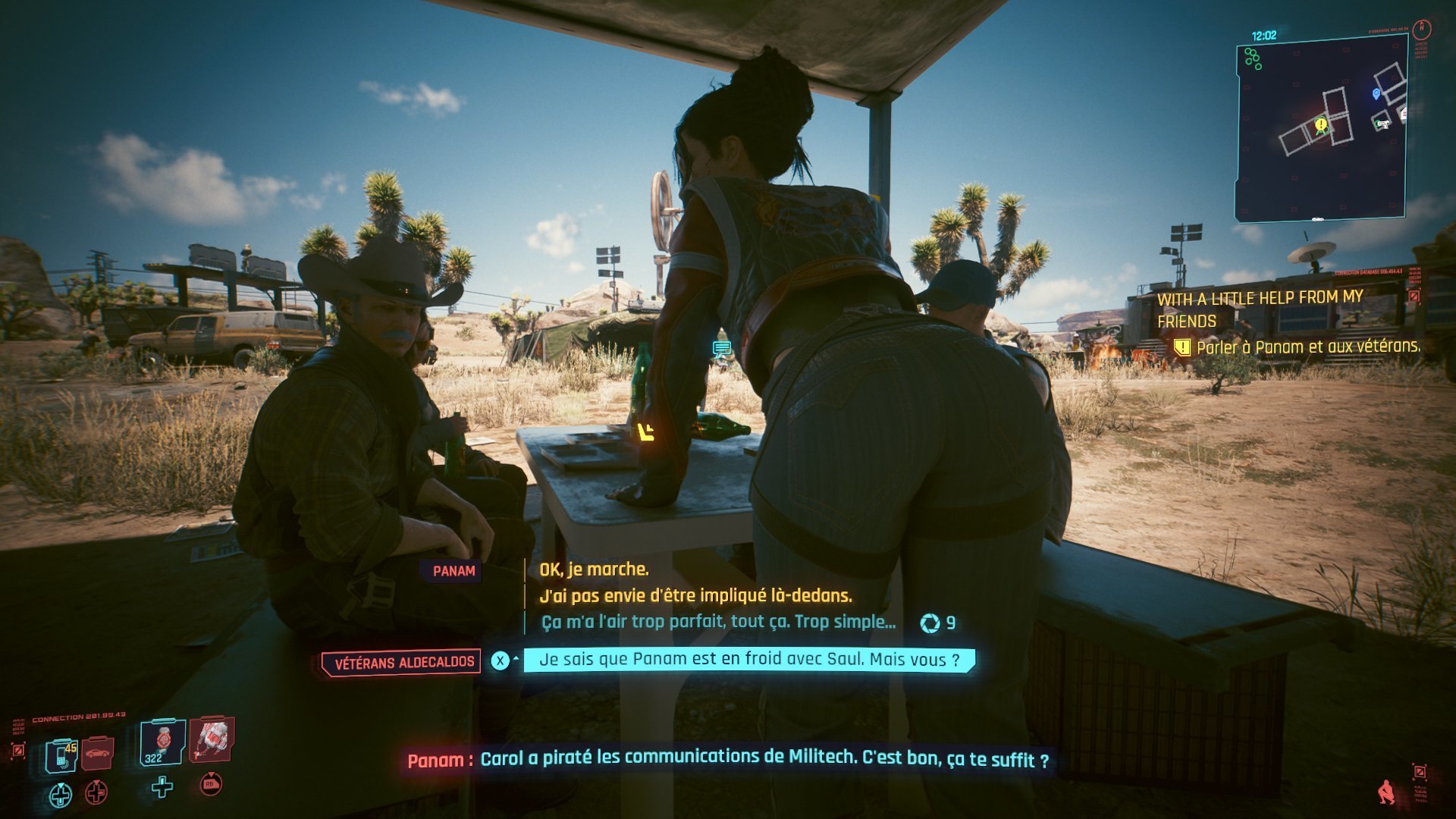Click the speech bubble marker above the table
The height and width of the screenshot is (819, 1456).
coord(721,349)
